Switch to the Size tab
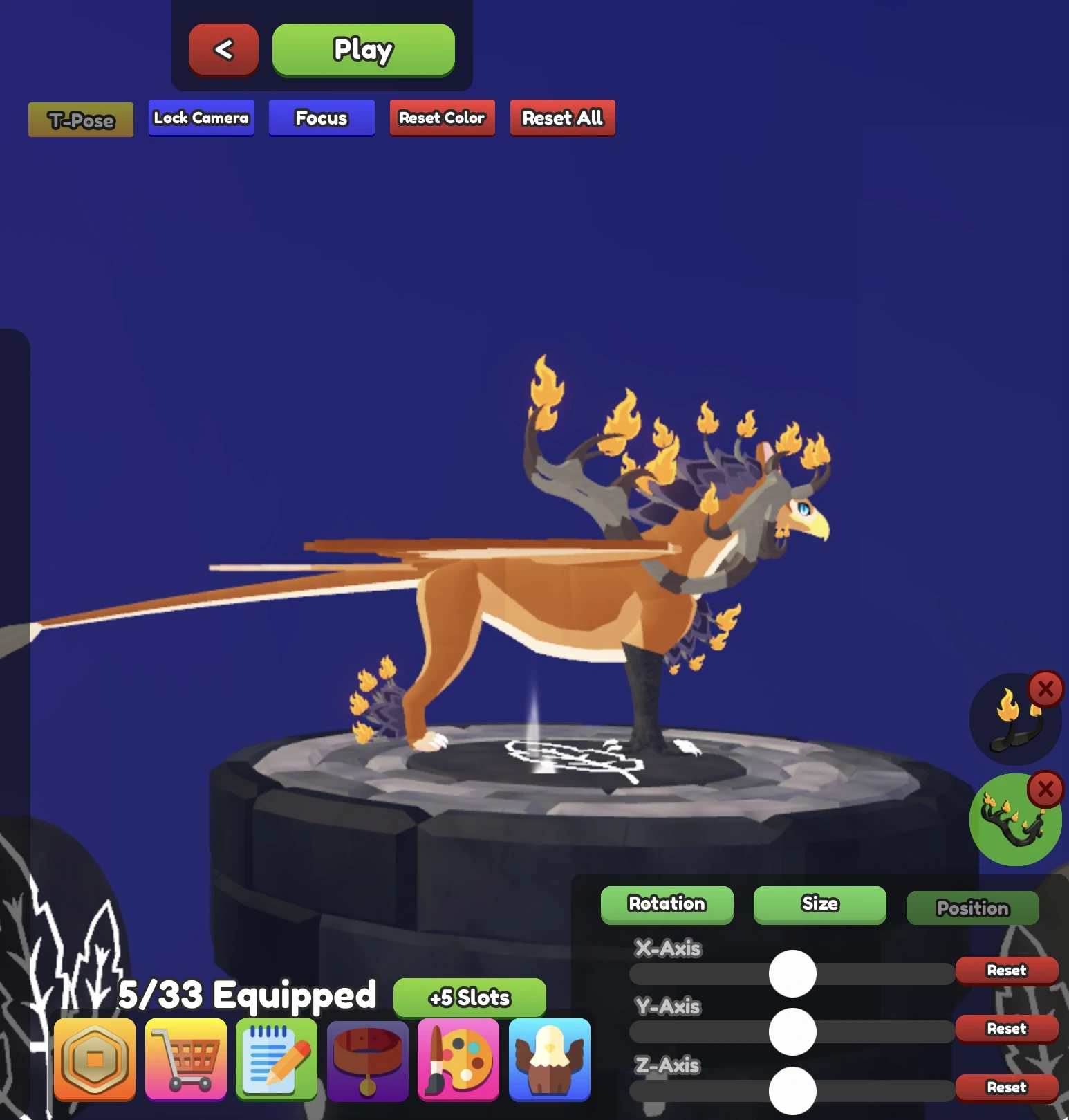Screen dimensions: 1069x1120 click(819, 904)
